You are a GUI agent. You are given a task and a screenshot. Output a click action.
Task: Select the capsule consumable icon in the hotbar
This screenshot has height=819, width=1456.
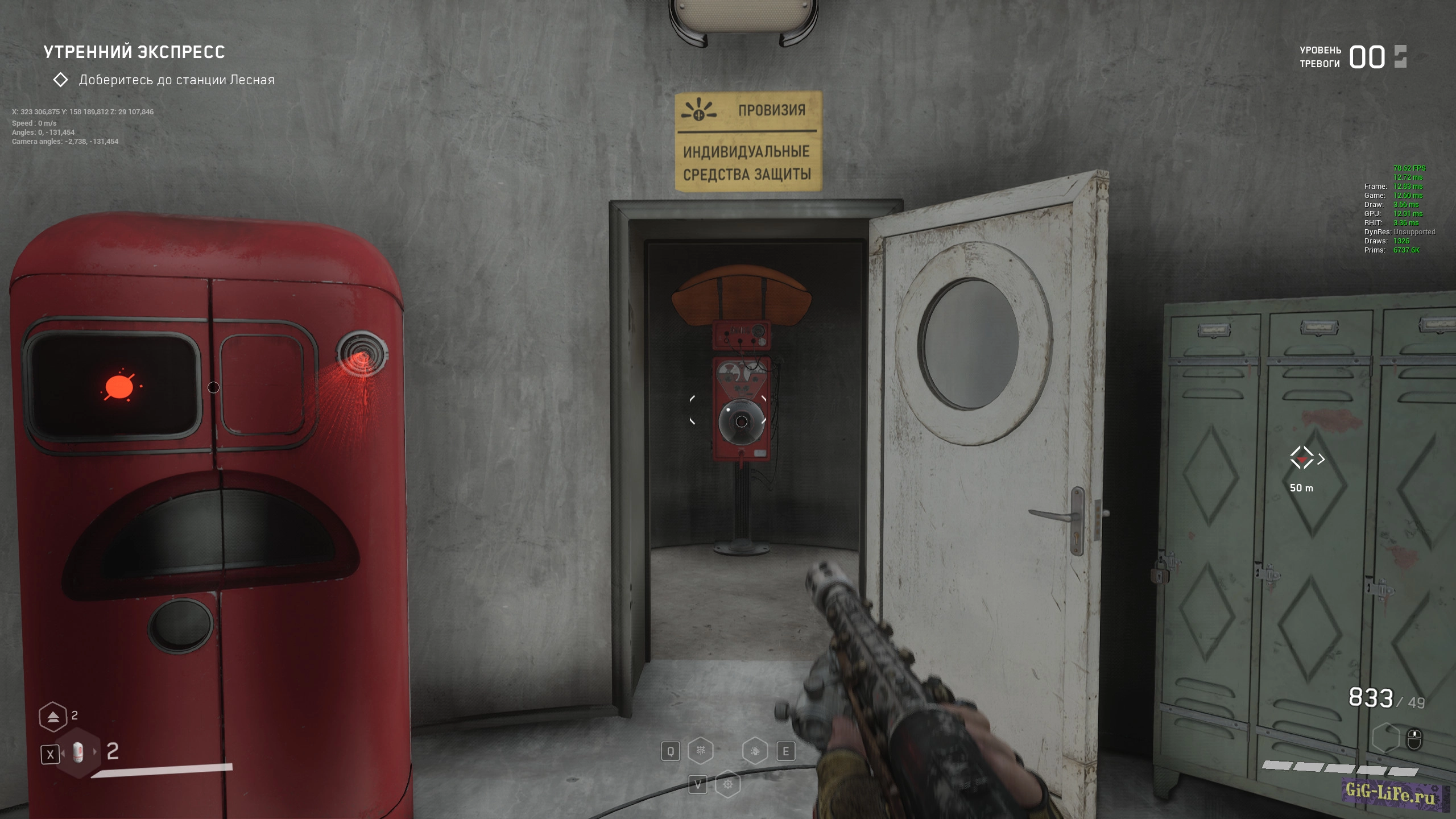[x=78, y=753]
